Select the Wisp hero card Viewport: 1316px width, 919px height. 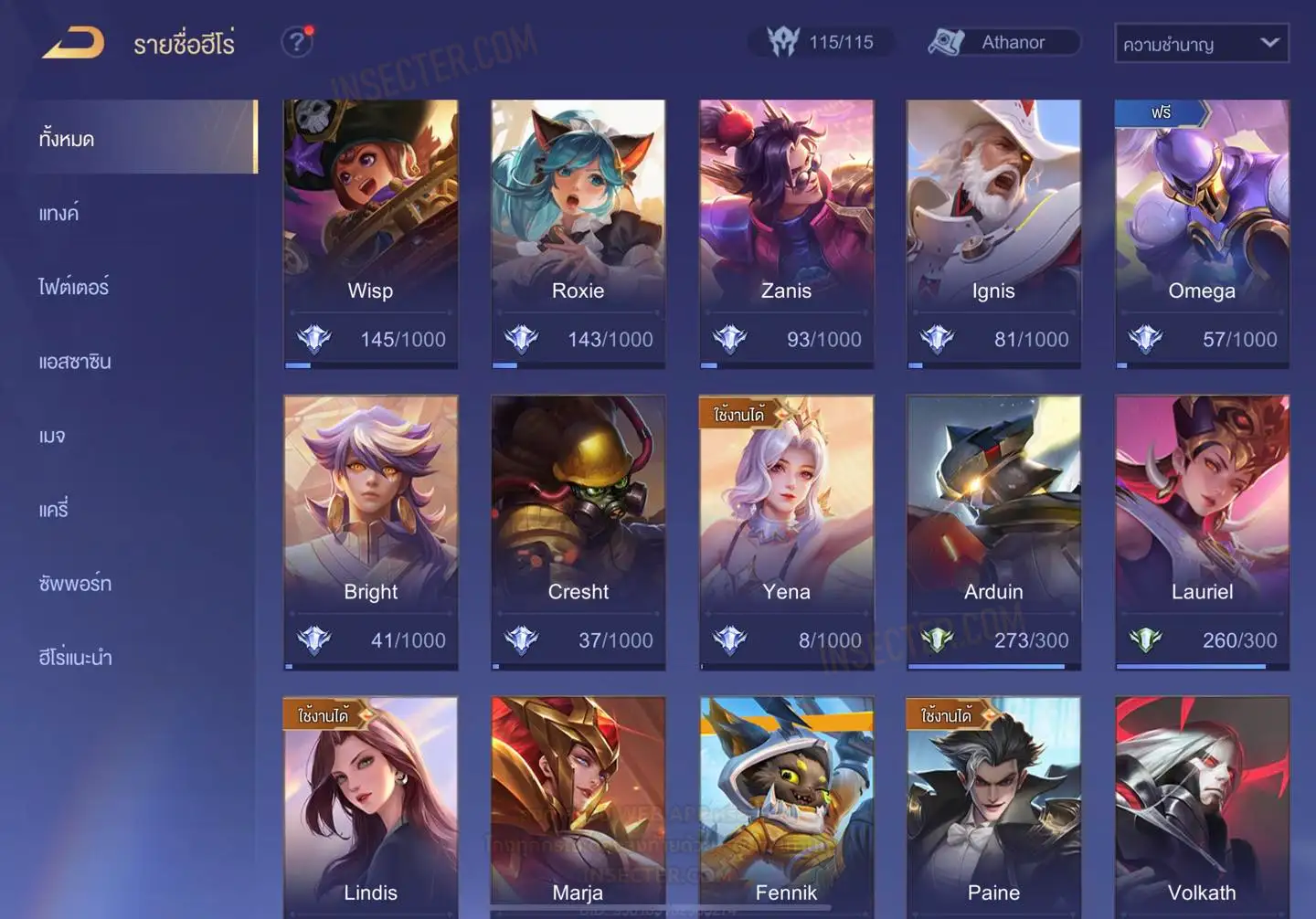pyautogui.click(x=370, y=233)
